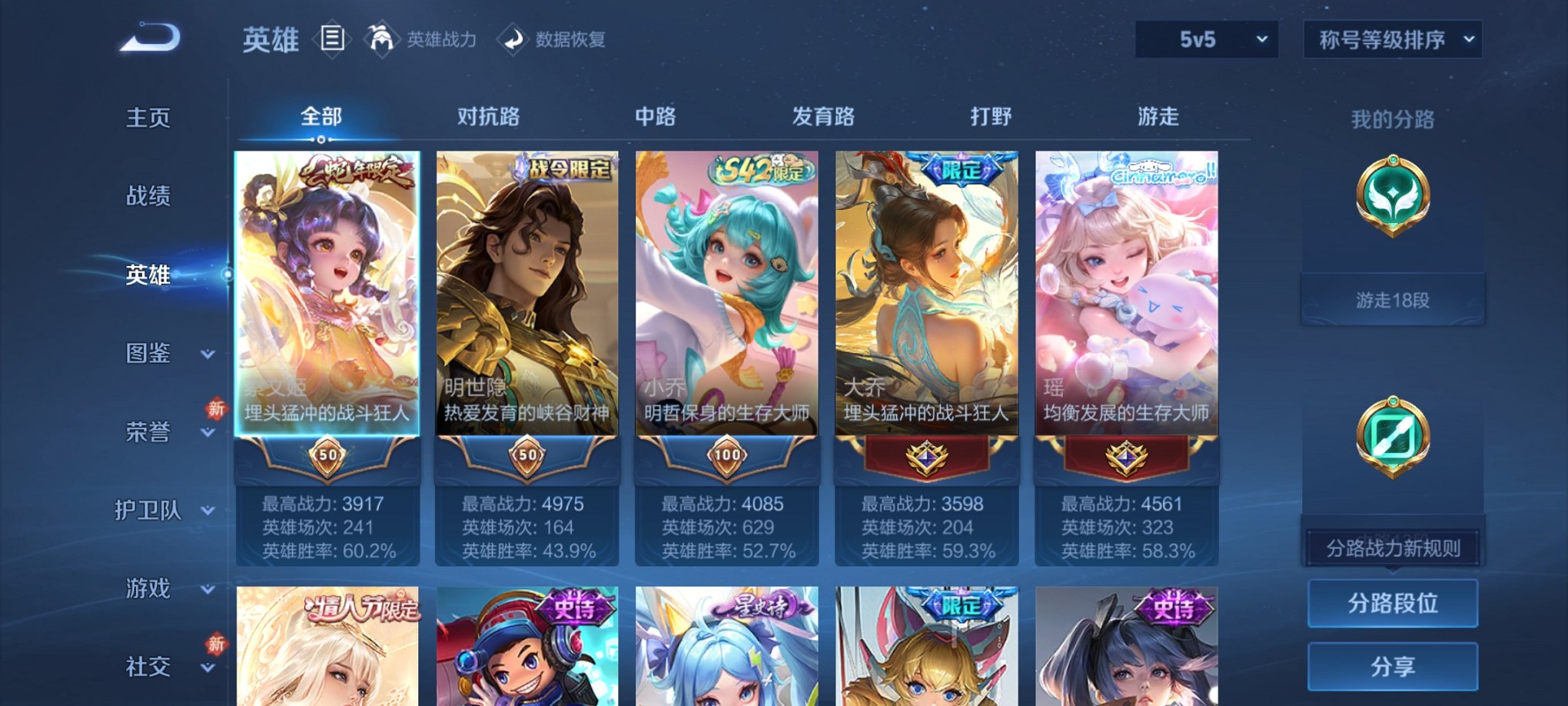The image size is (1568, 706).
Task: Click the 英雄战力 icon
Action: (380, 40)
